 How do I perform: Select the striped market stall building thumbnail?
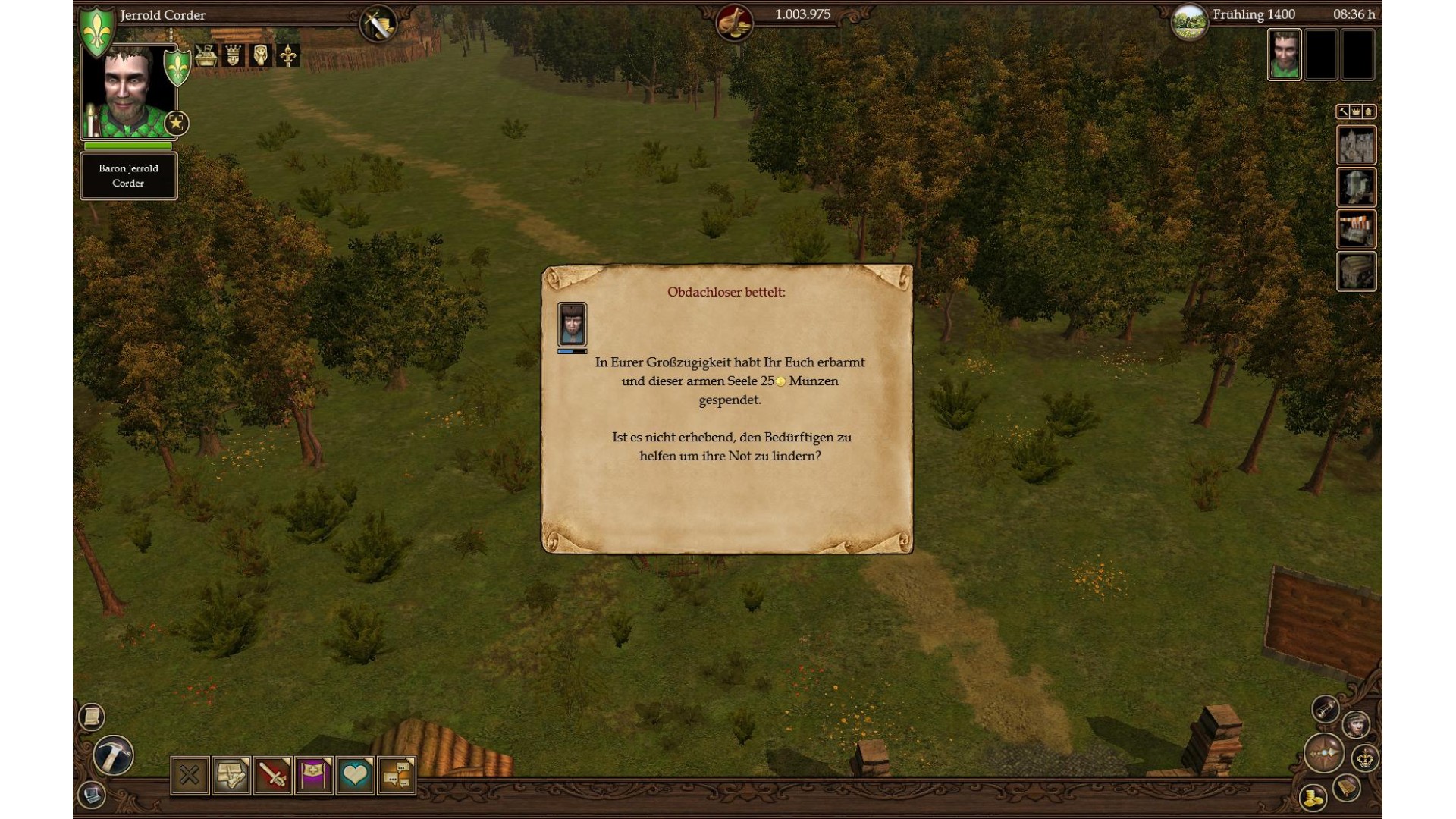click(x=1356, y=229)
